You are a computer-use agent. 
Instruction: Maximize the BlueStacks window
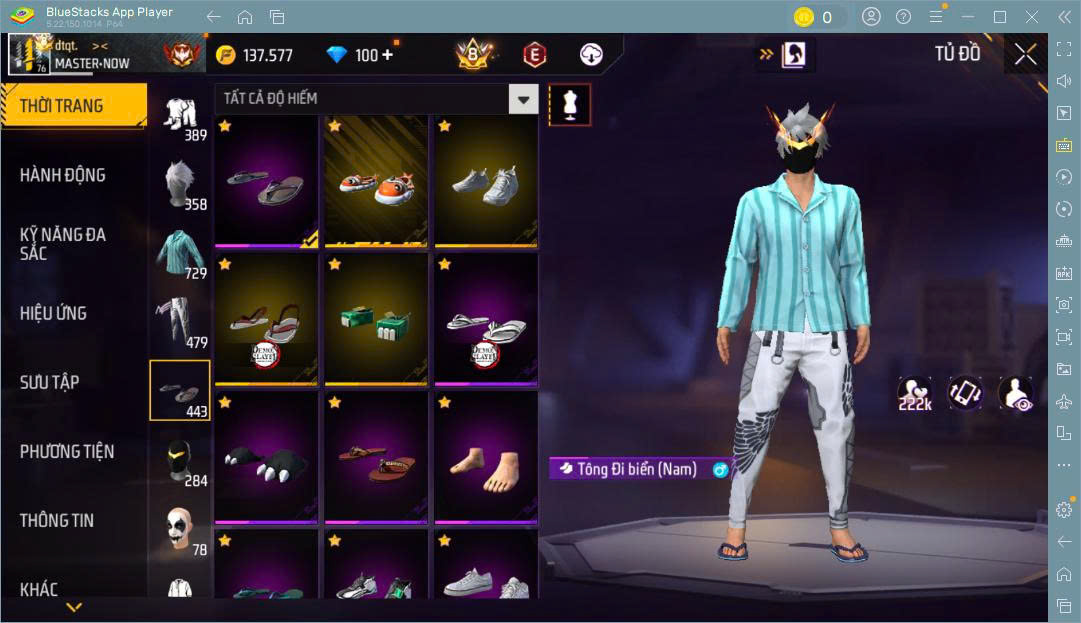point(999,17)
